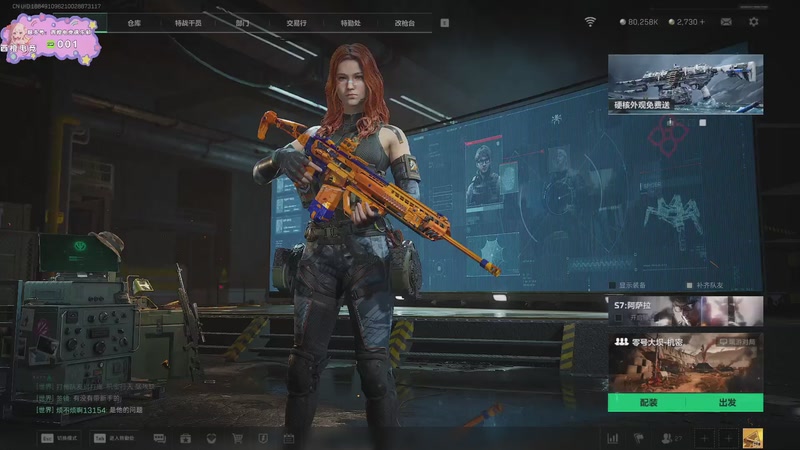Open the golden player portrait tile

[x=752, y=438]
